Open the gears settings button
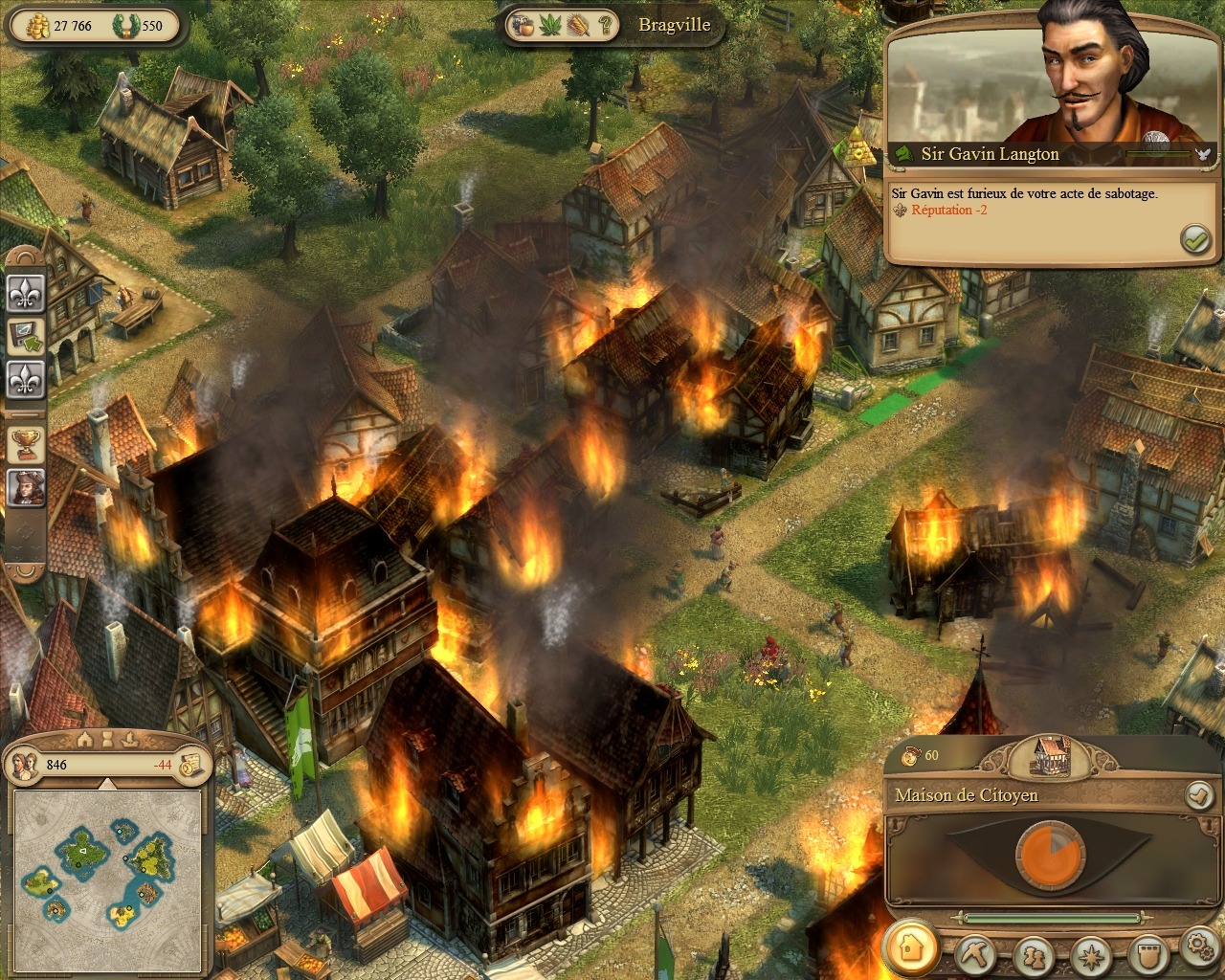The width and height of the screenshot is (1225, 980). [x=1199, y=947]
